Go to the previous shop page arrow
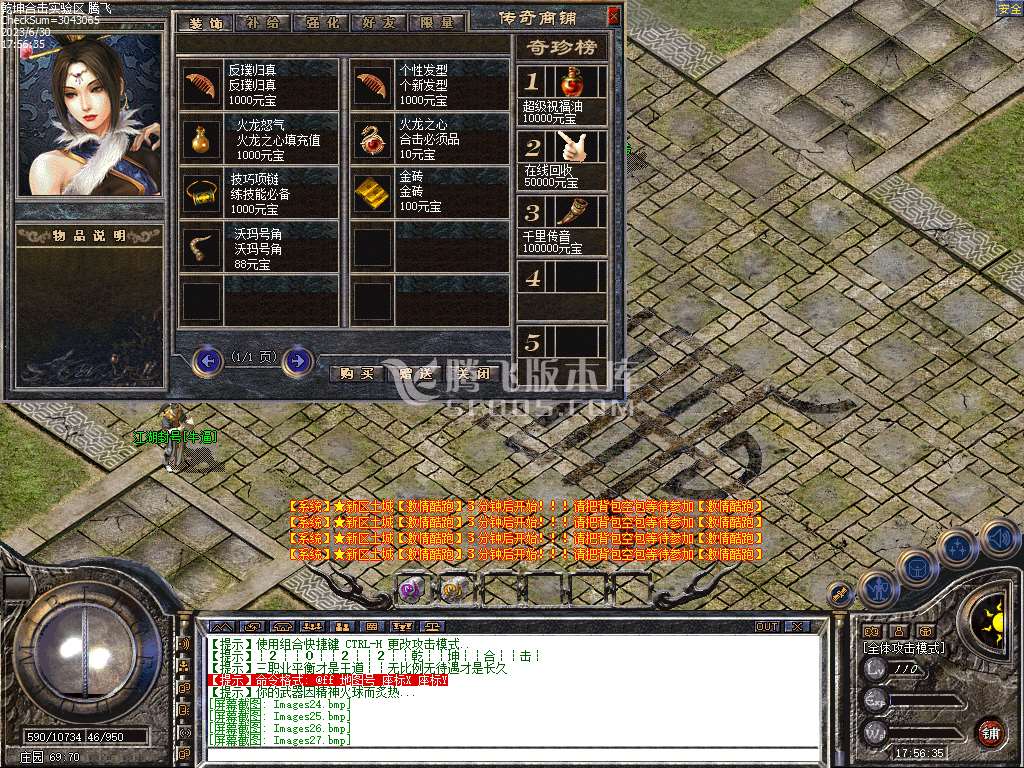This screenshot has height=768, width=1024. (x=207, y=360)
